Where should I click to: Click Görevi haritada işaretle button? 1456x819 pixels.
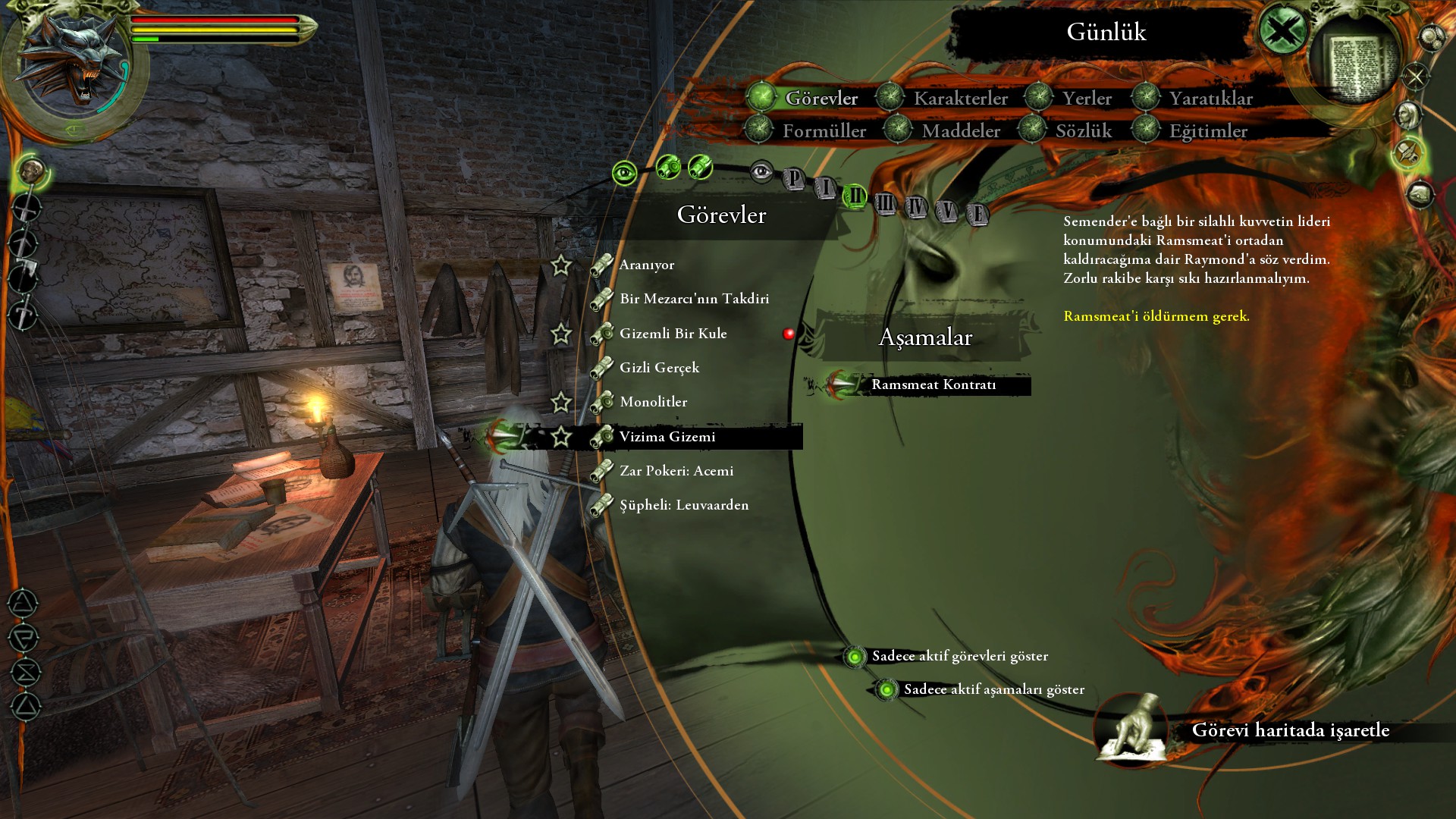(x=1289, y=730)
